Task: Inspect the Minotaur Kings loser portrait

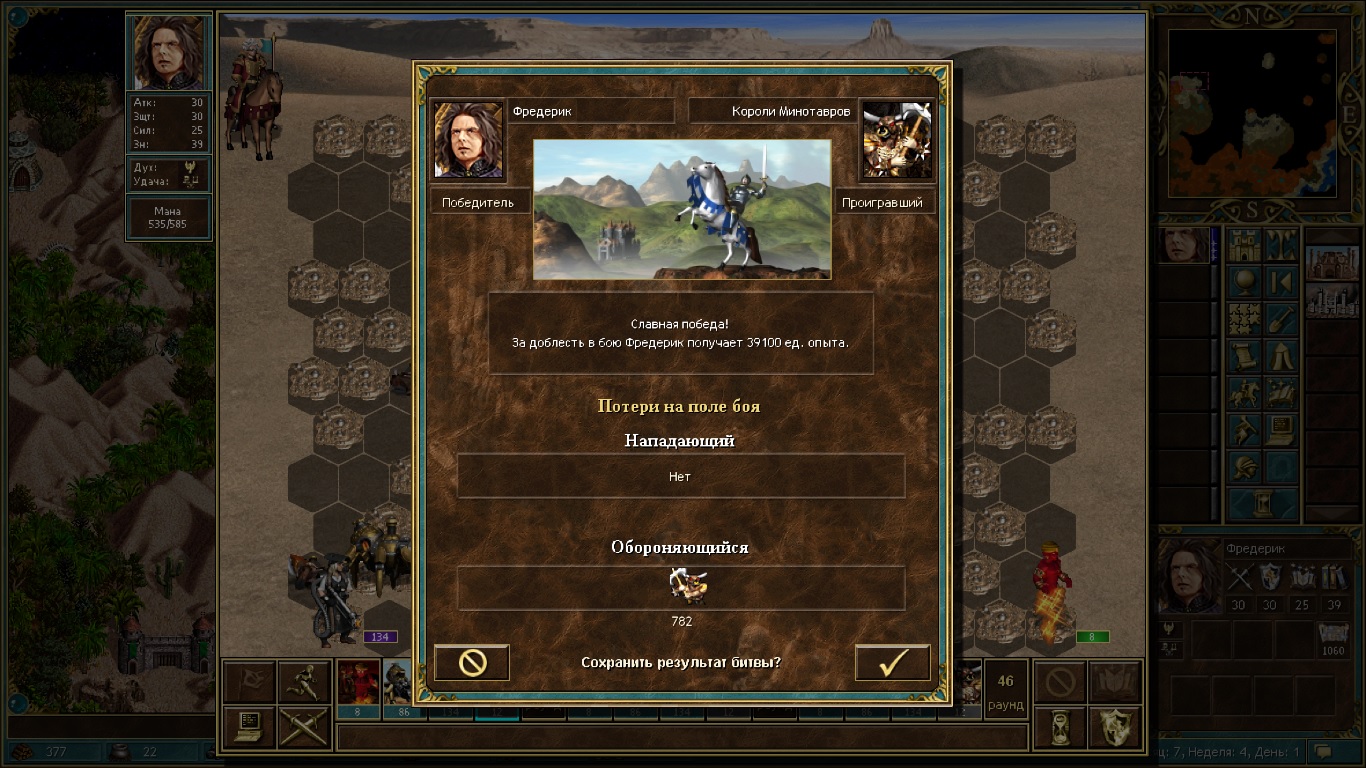Action: click(x=896, y=139)
